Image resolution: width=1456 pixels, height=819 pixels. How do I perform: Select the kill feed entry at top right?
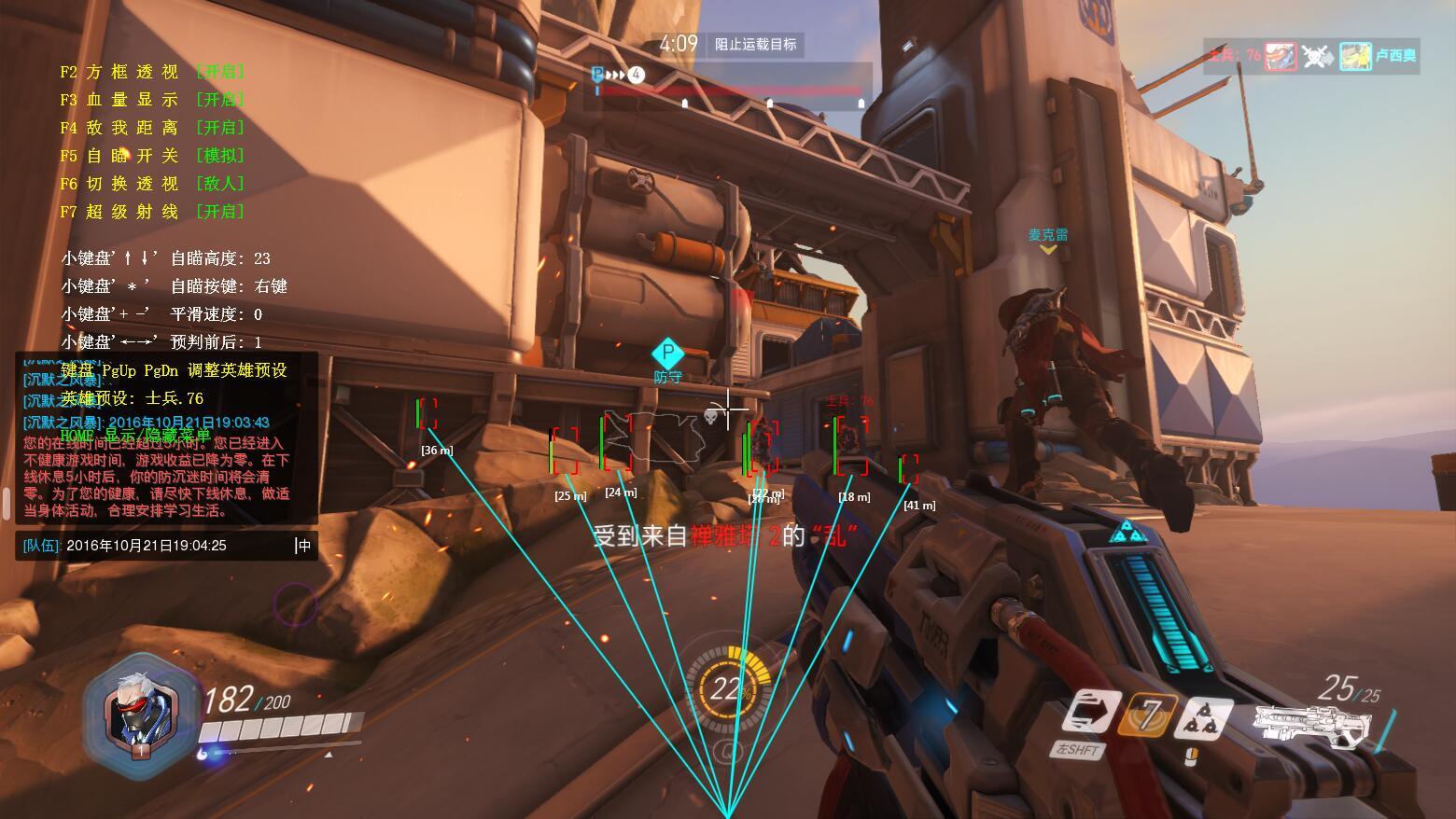coord(1313,56)
